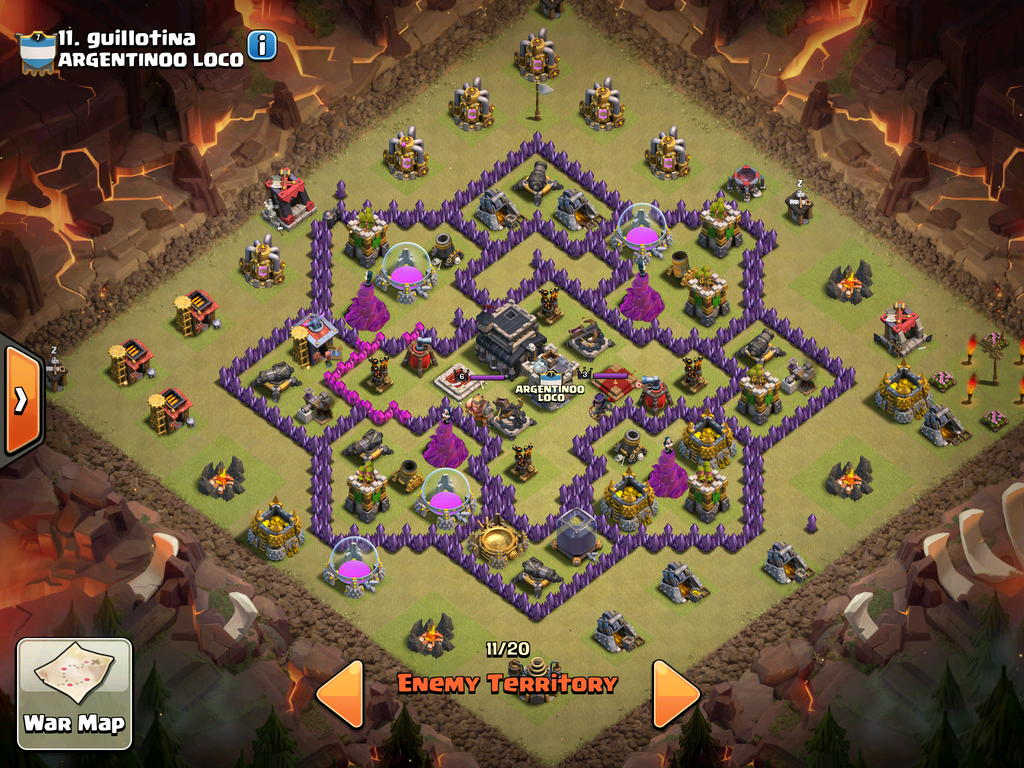Go to the next enemy base
This screenshot has width=1024, height=768.
tap(675, 692)
